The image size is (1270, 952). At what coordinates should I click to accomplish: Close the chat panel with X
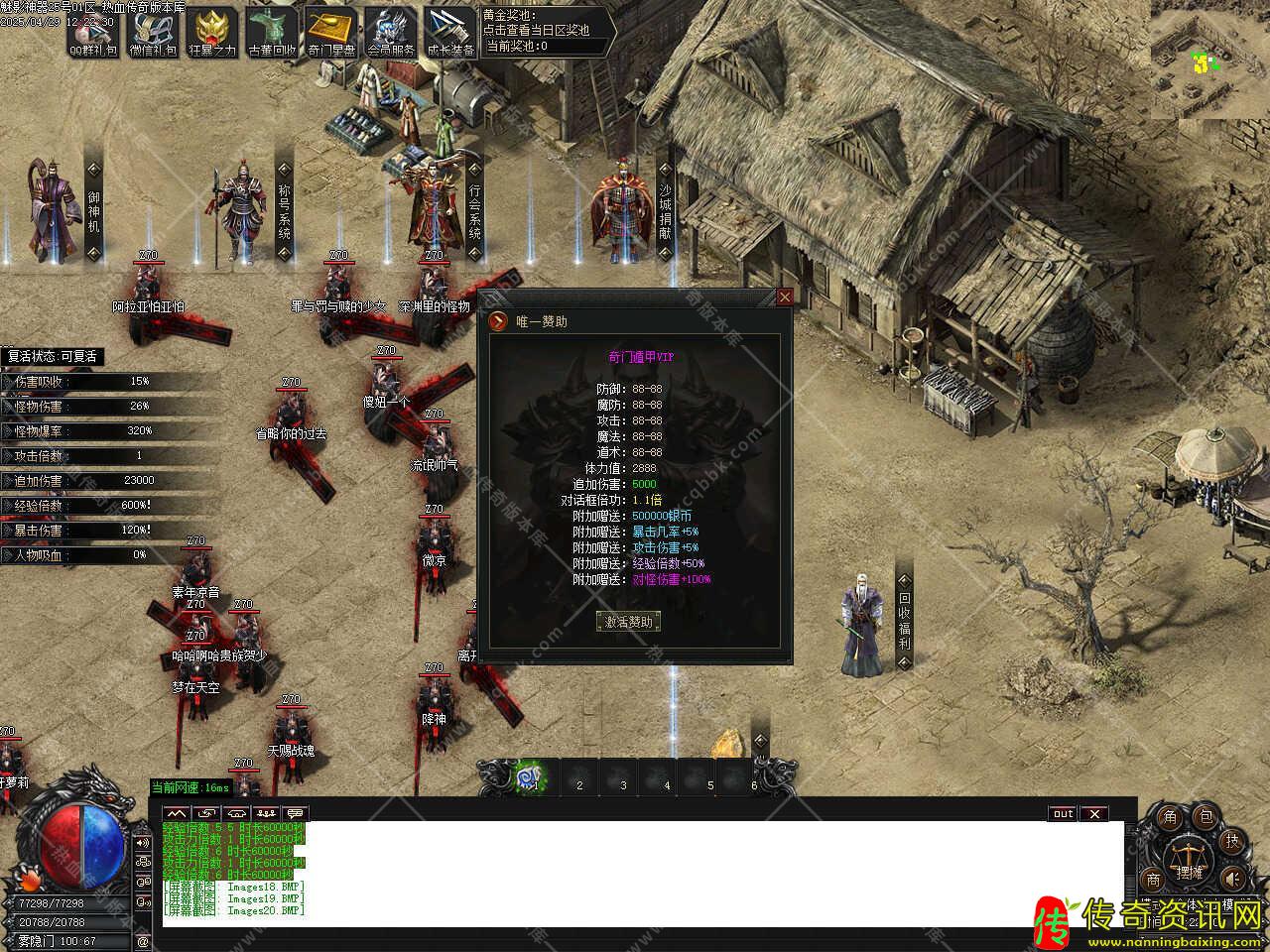pos(1093,814)
